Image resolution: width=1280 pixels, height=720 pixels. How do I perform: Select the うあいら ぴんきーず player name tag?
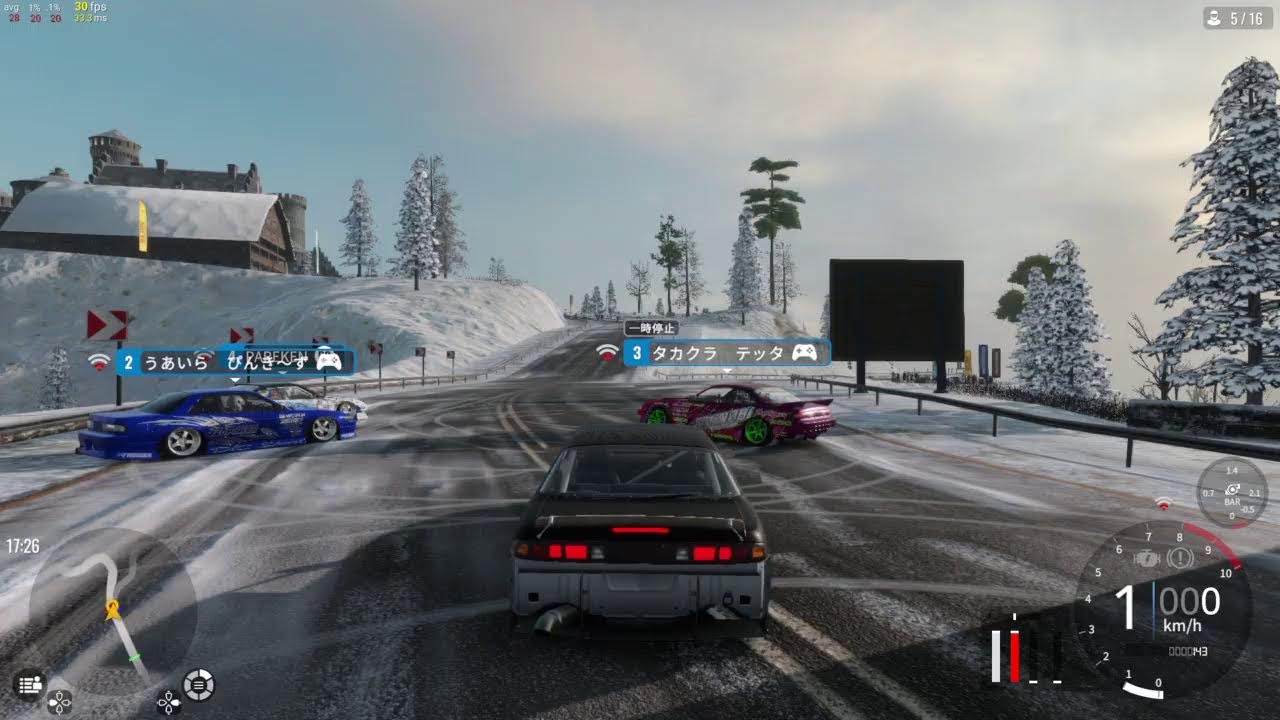(234, 362)
